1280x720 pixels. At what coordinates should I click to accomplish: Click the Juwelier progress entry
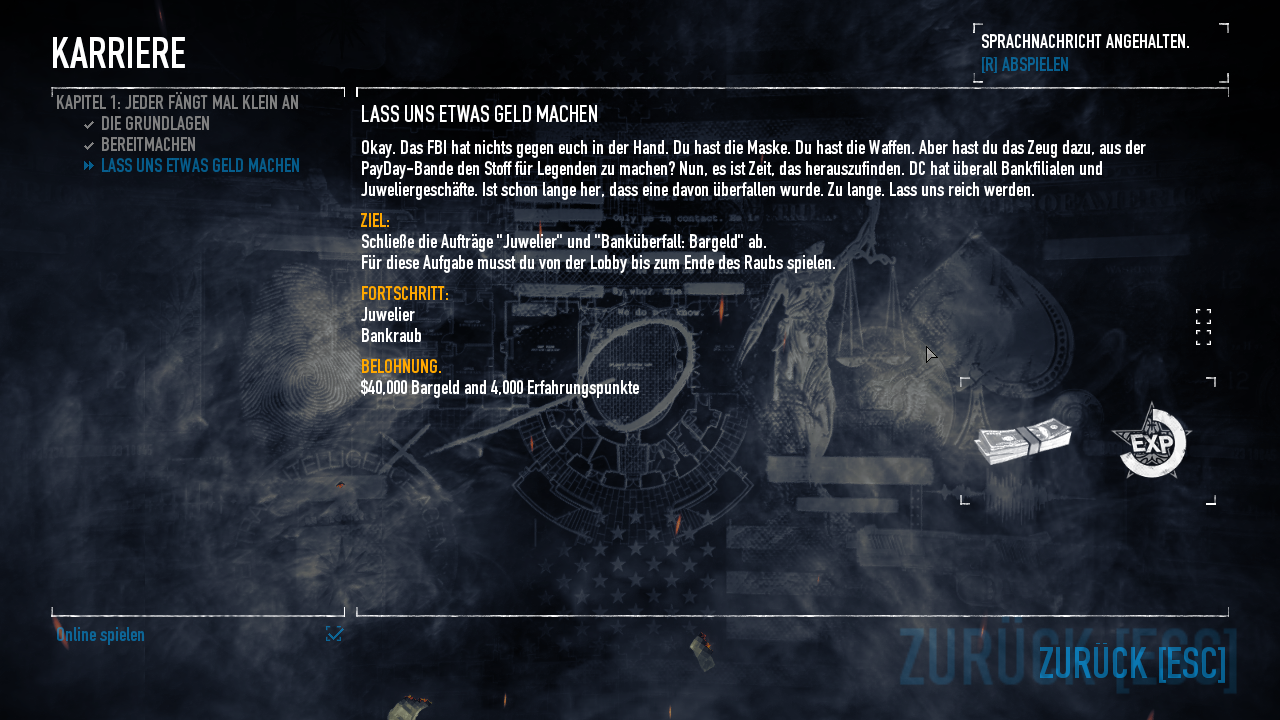pyautogui.click(x=388, y=314)
